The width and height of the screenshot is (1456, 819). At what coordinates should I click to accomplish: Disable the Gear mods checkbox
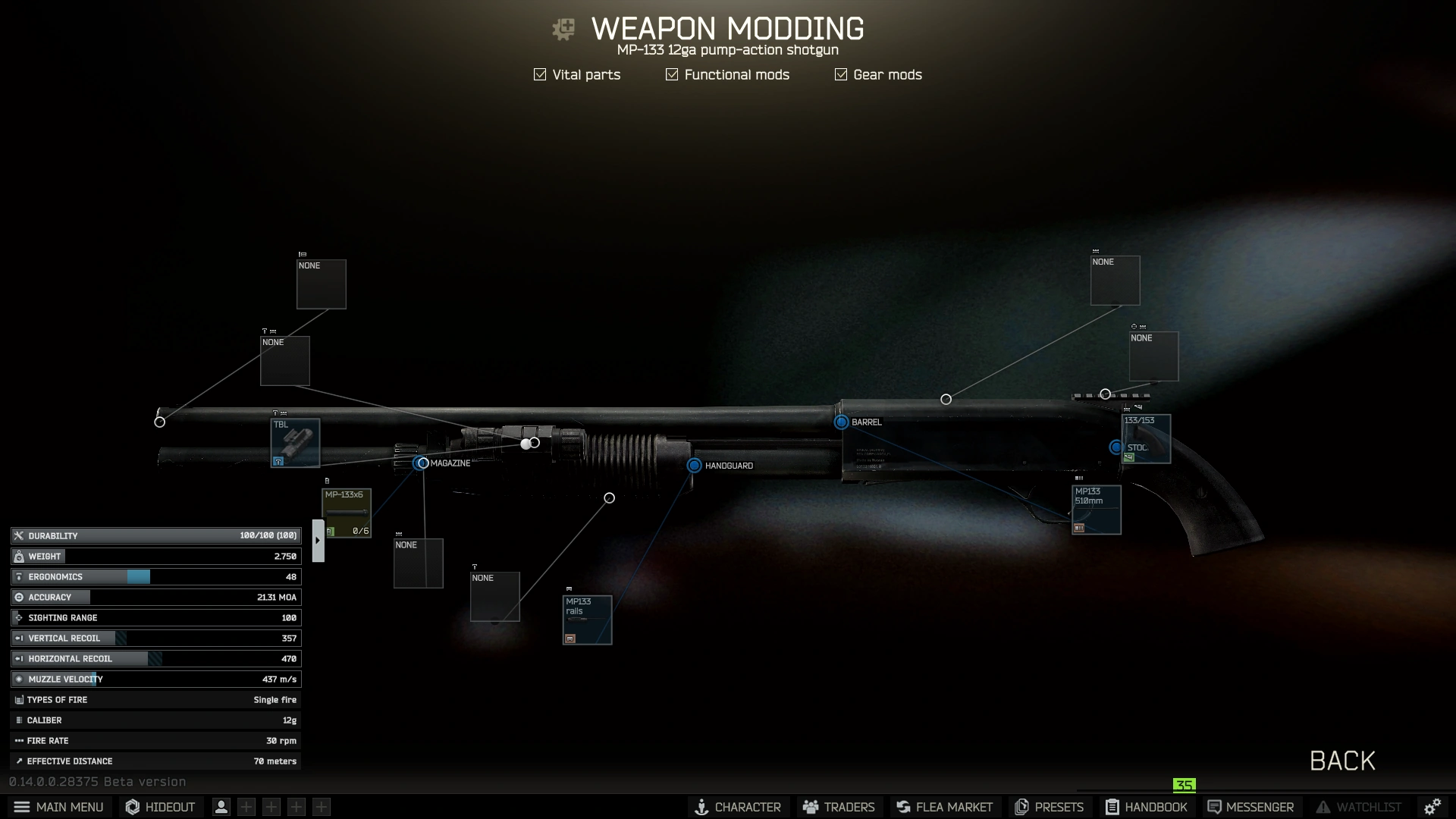click(840, 74)
